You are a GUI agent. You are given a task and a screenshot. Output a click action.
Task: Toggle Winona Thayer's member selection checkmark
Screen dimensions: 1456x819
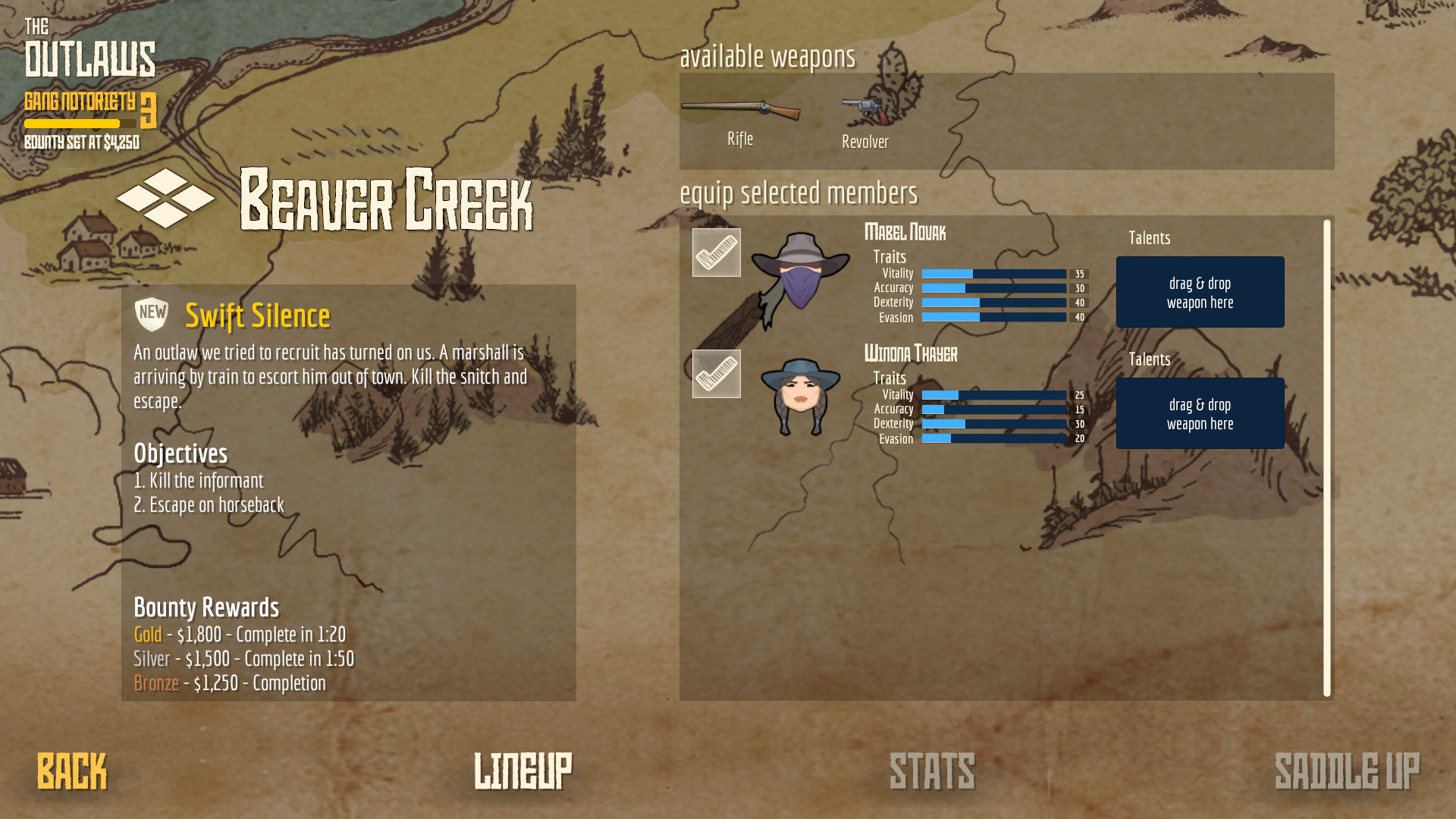click(716, 373)
